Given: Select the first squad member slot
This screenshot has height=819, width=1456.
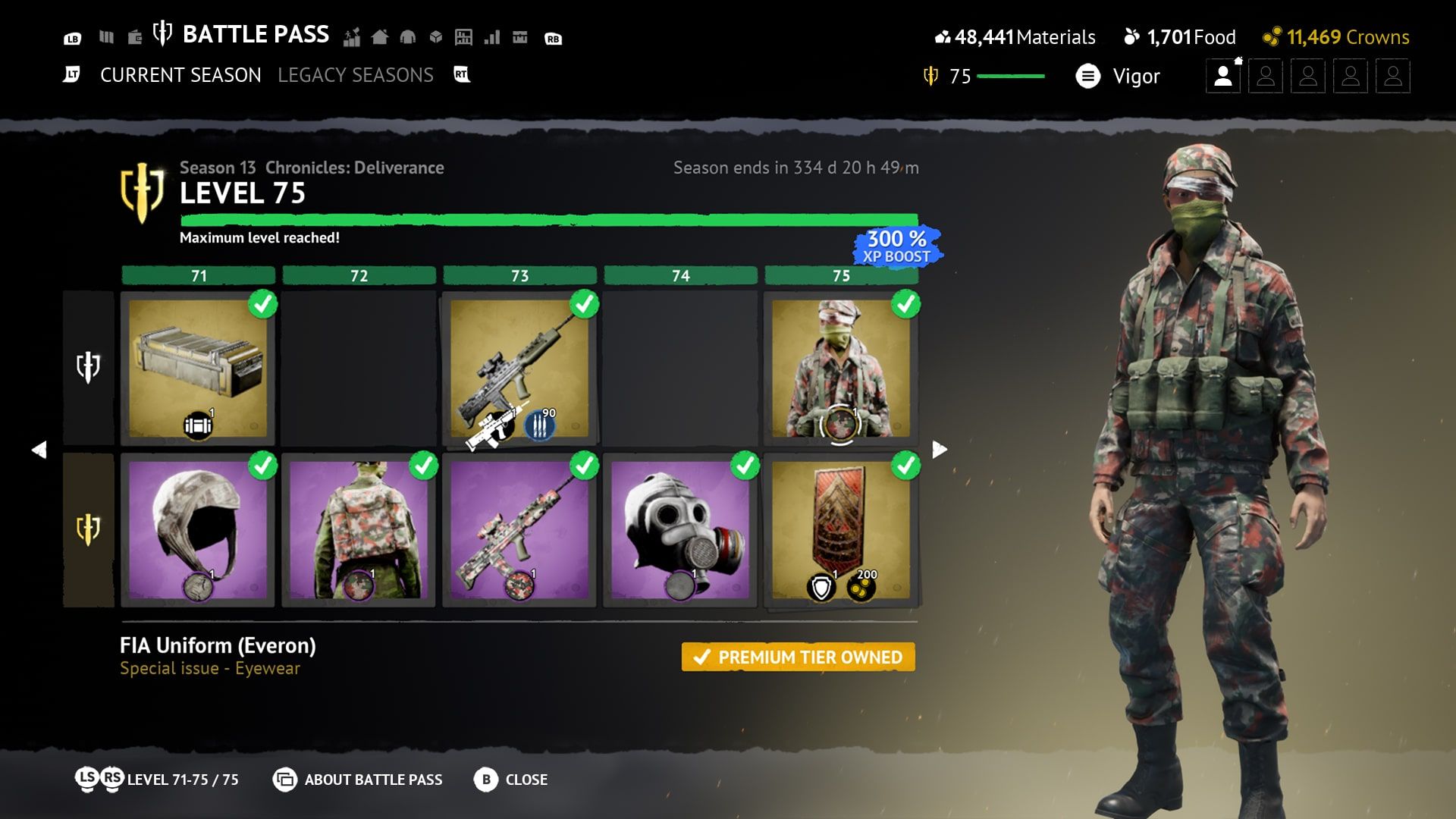Looking at the screenshot, I should 1222,77.
